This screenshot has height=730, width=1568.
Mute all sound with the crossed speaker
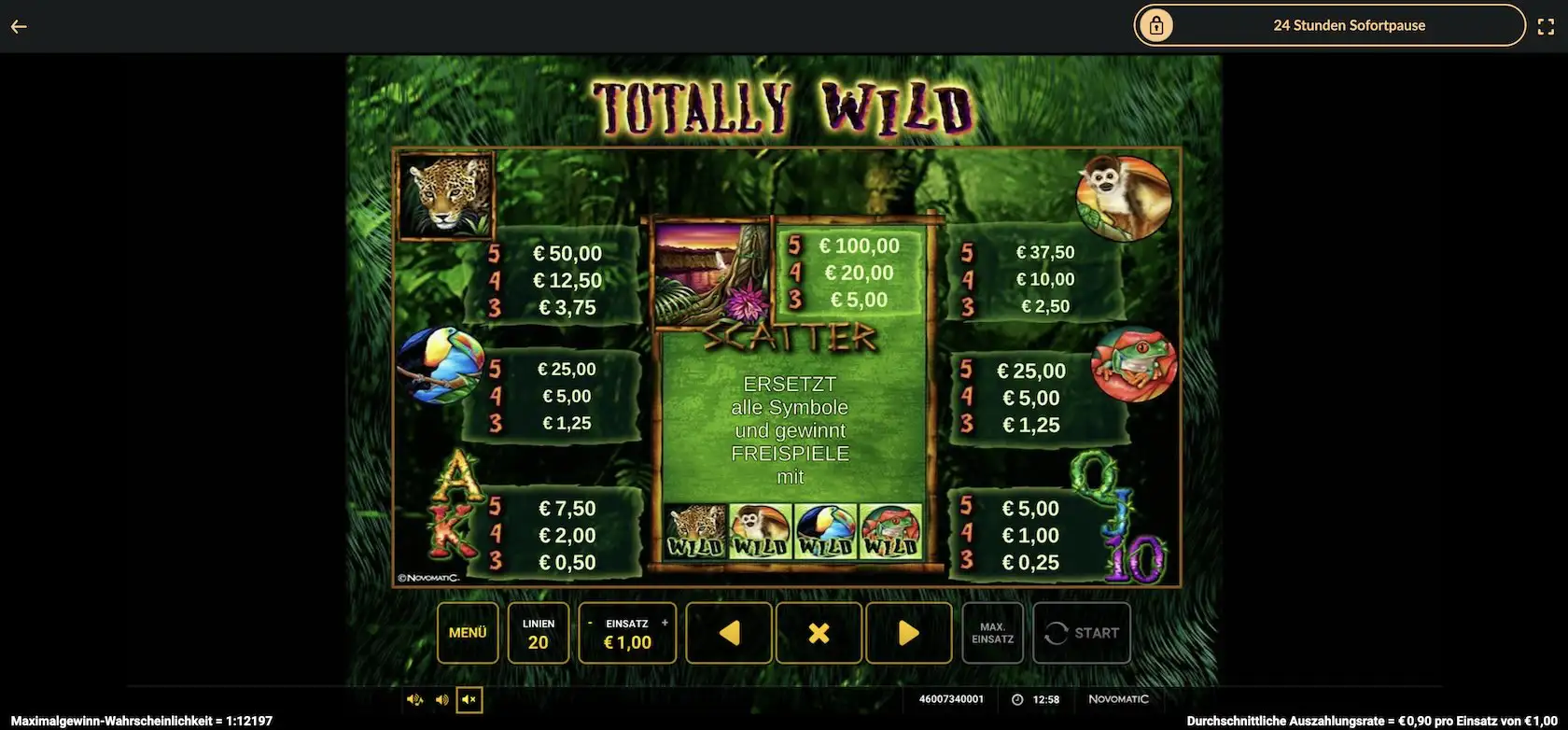coord(469,699)
